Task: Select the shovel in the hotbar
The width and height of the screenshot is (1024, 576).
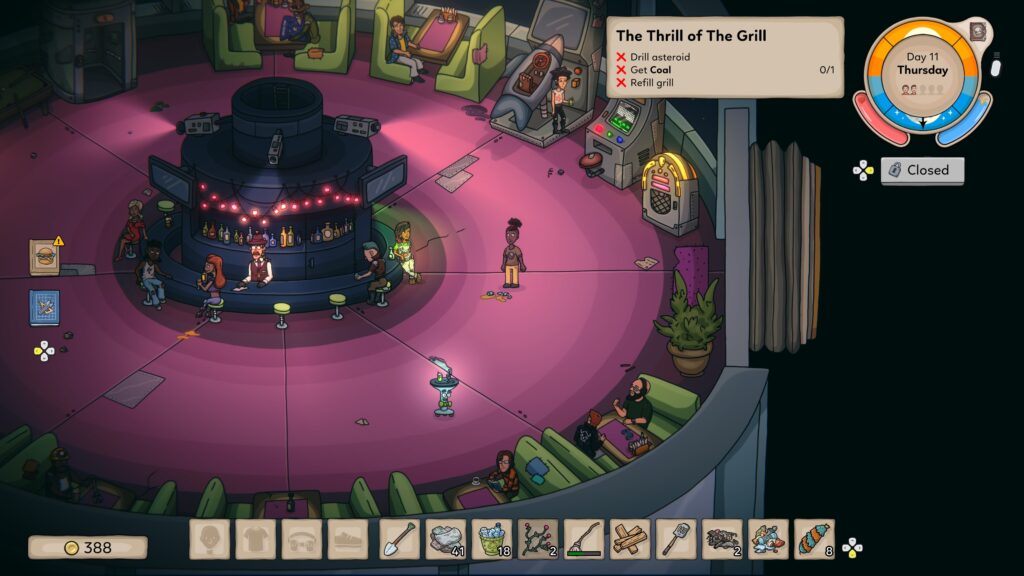Action: click(x=399, y=539)
